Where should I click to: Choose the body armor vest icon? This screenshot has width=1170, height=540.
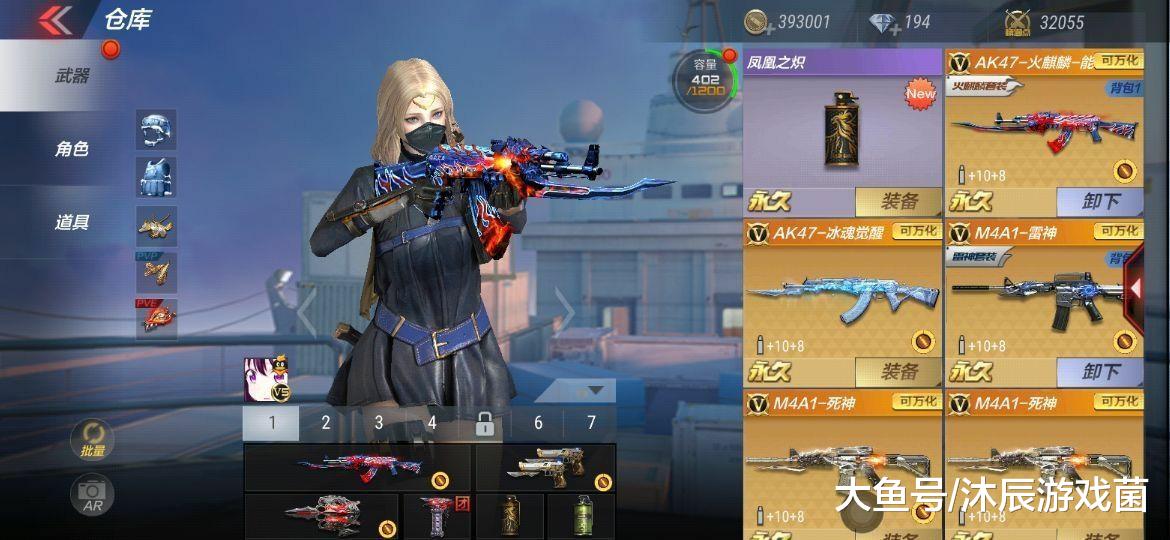tap(156, 177)
